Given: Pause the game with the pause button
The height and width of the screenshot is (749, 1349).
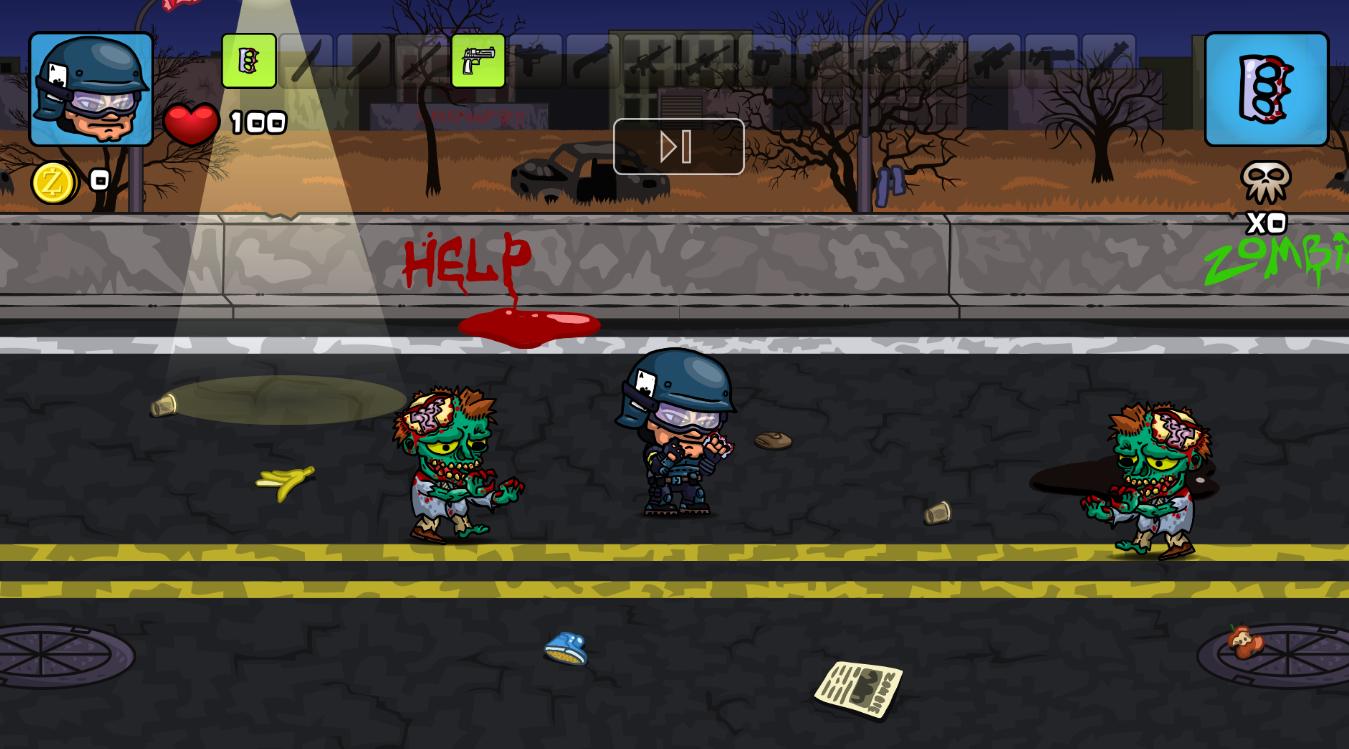Looking at the screenshot, I should 678,146.
